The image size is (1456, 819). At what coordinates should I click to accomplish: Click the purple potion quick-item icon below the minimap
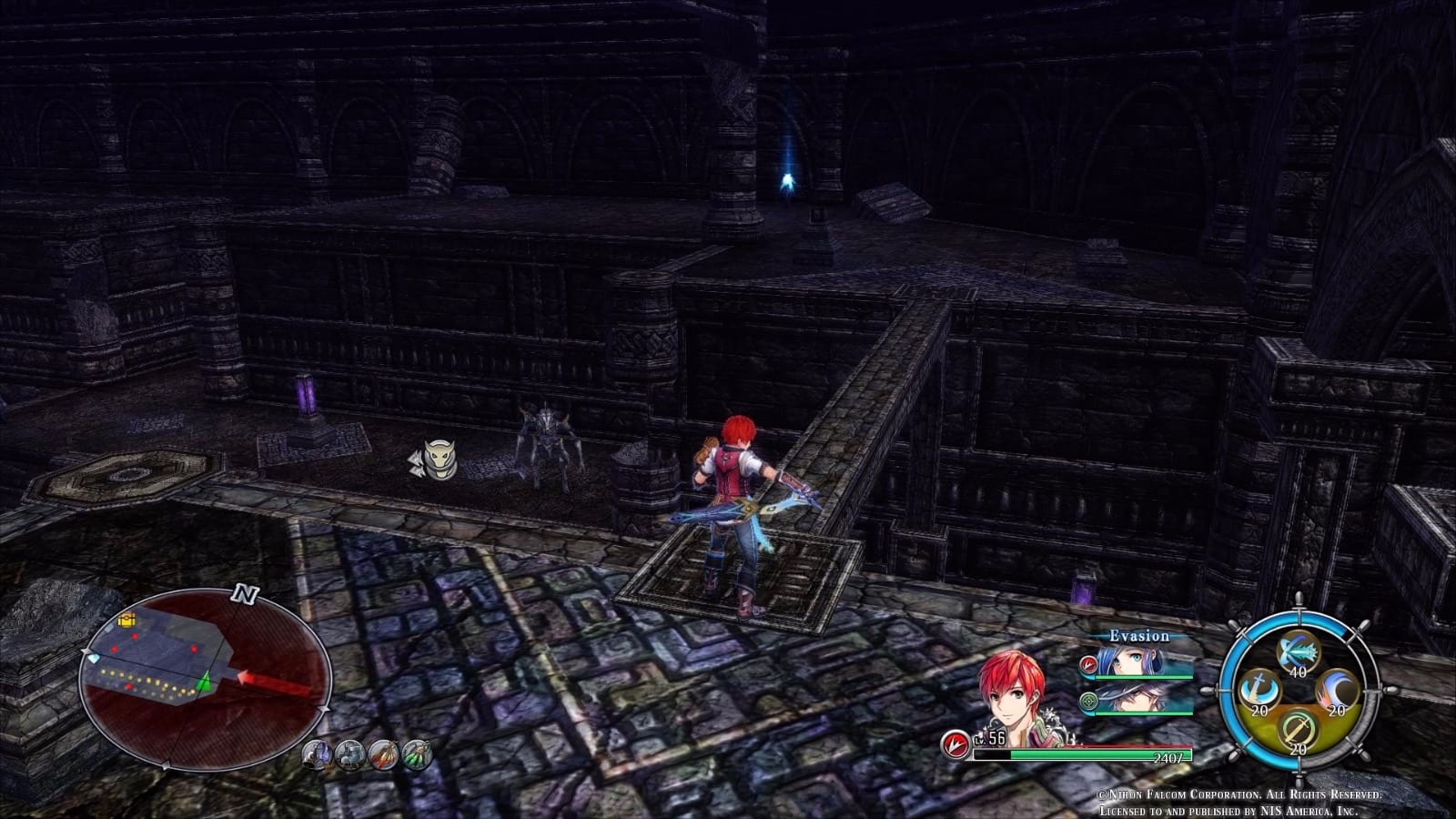click(316, 753)
